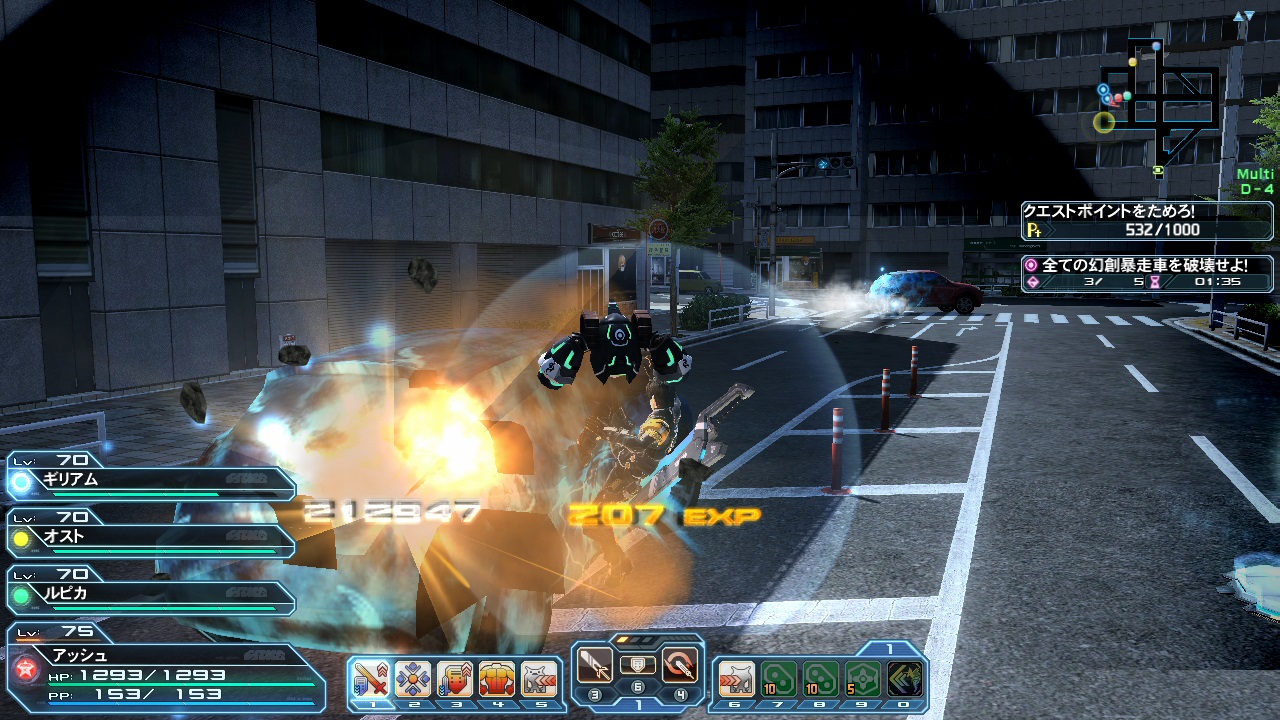Activate the blue snowflake burst skill

413,680
